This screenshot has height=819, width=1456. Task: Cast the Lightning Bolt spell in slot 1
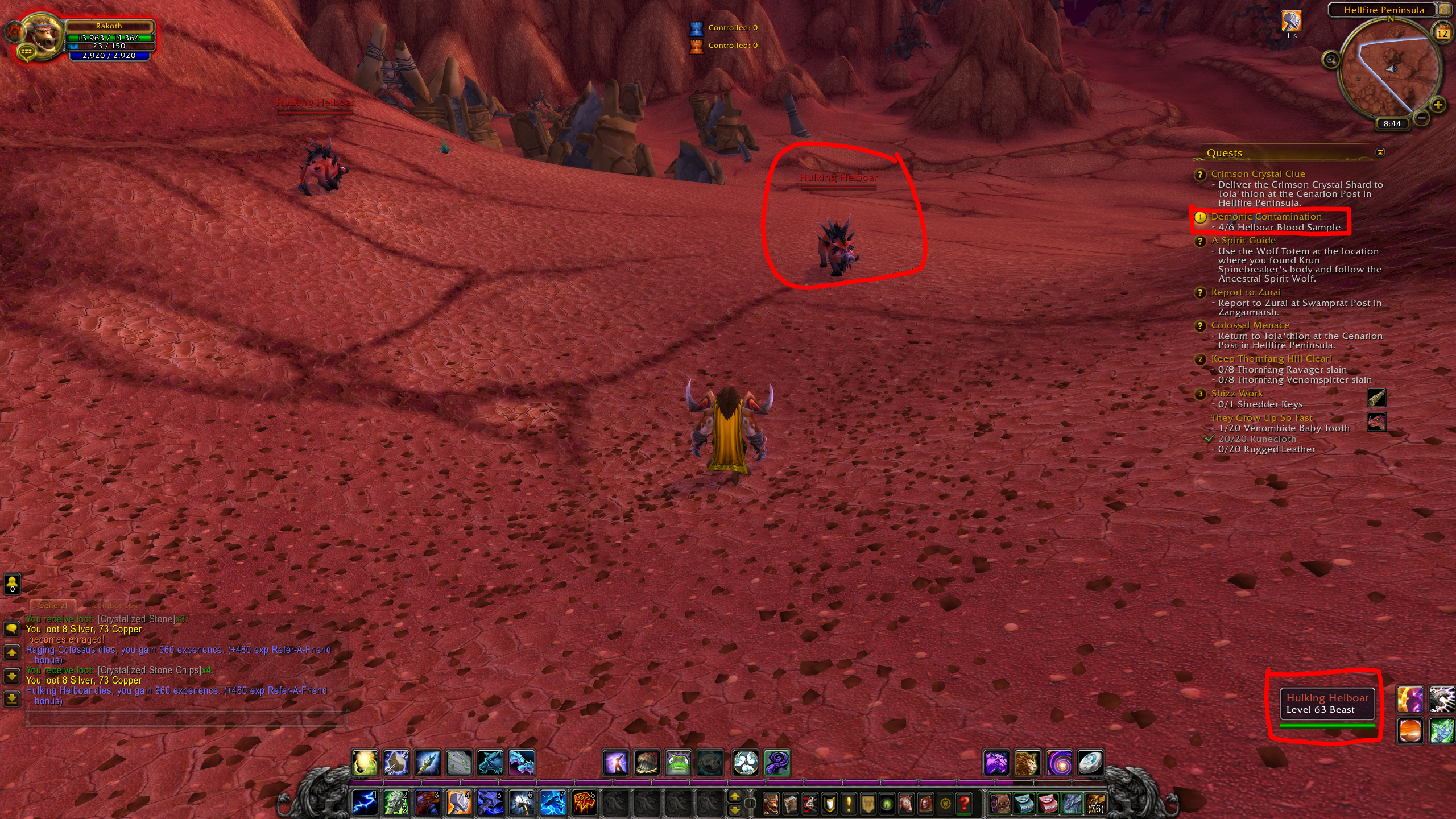(x=365, y=803)
